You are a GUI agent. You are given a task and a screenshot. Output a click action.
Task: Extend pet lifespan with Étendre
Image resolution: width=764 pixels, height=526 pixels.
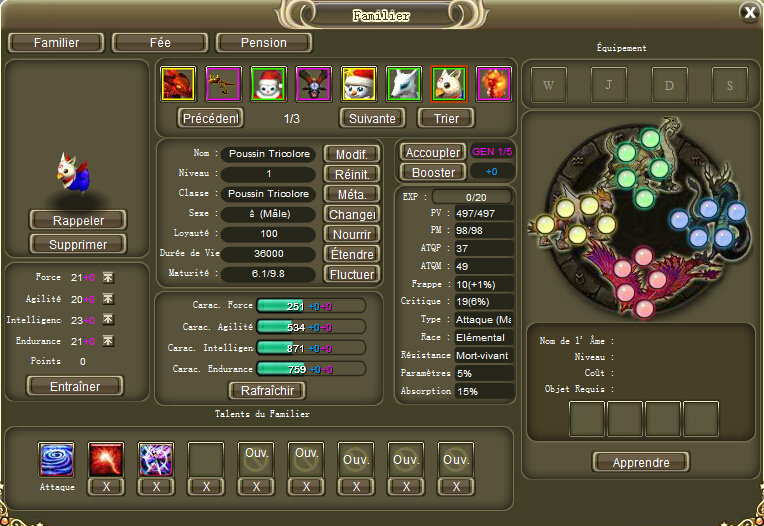tap(350, 254)
